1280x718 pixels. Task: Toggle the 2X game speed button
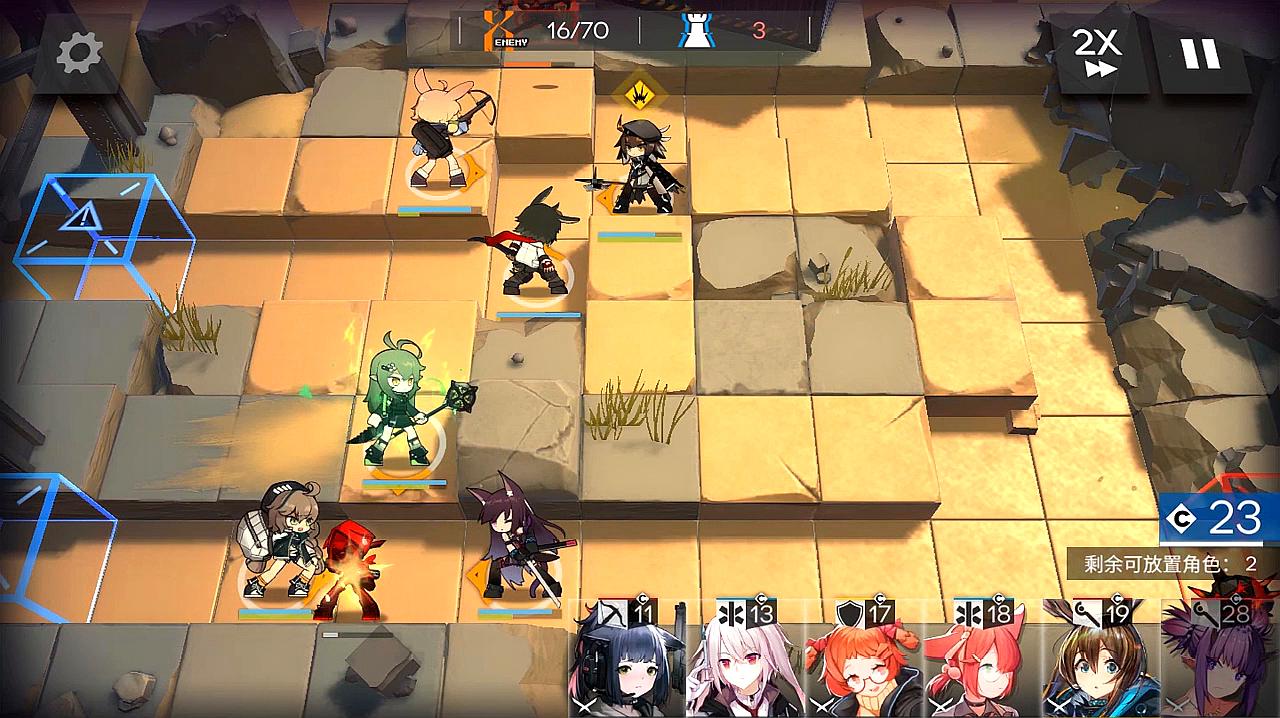(1096, 53)
